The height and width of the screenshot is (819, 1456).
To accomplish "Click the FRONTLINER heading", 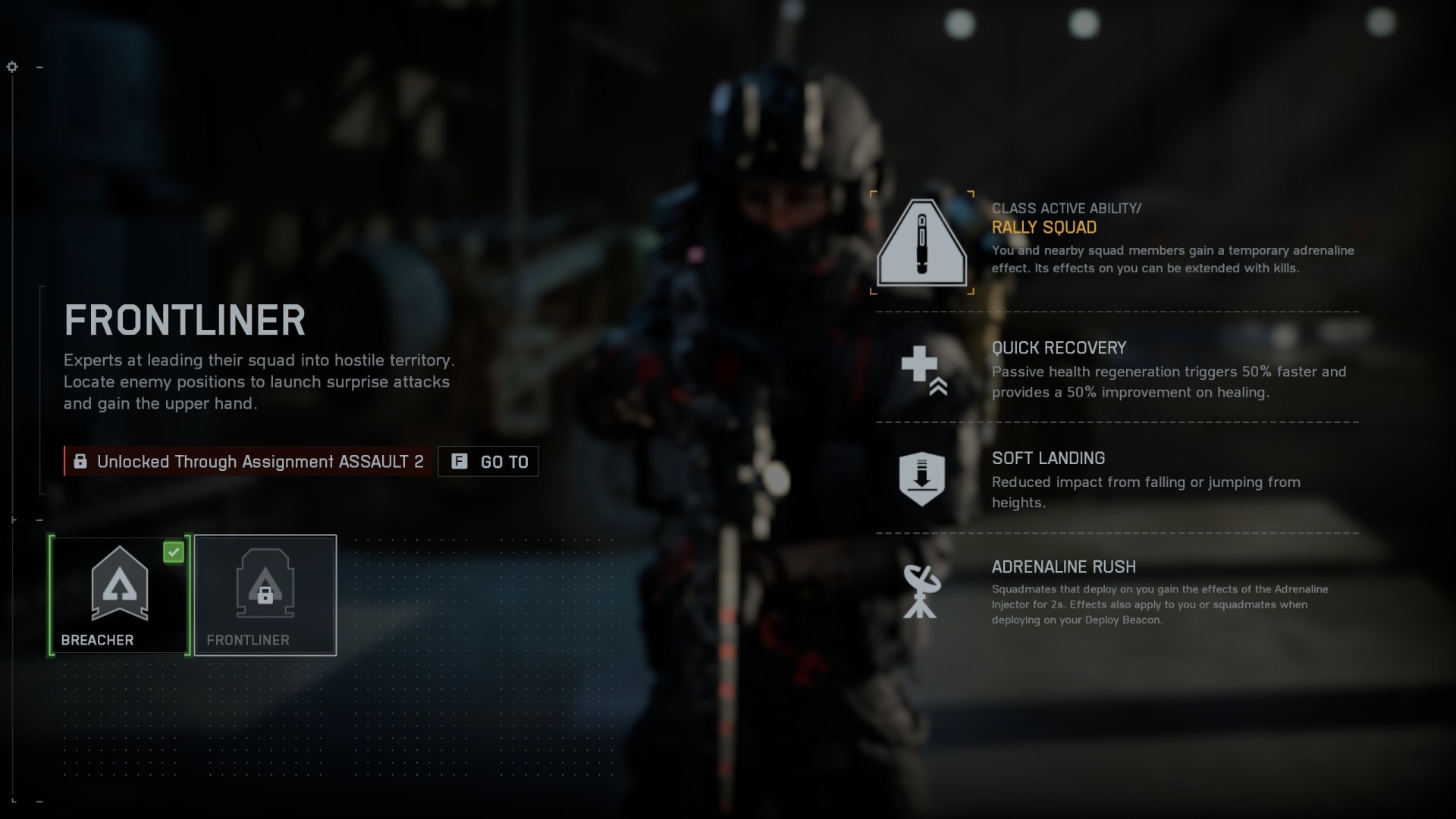I will coord(184,319).
